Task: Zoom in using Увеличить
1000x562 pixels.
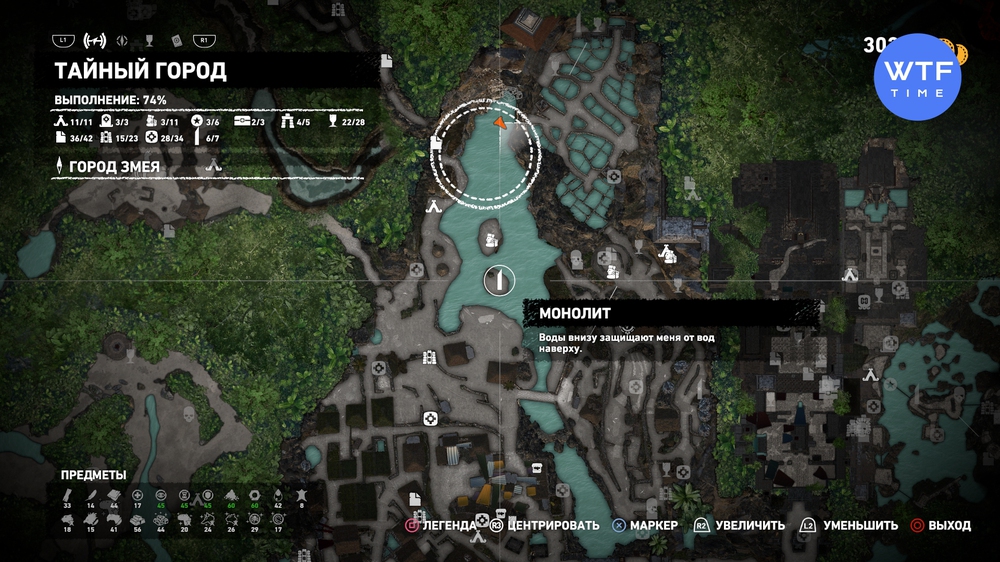Action: [x=739, y=525]
